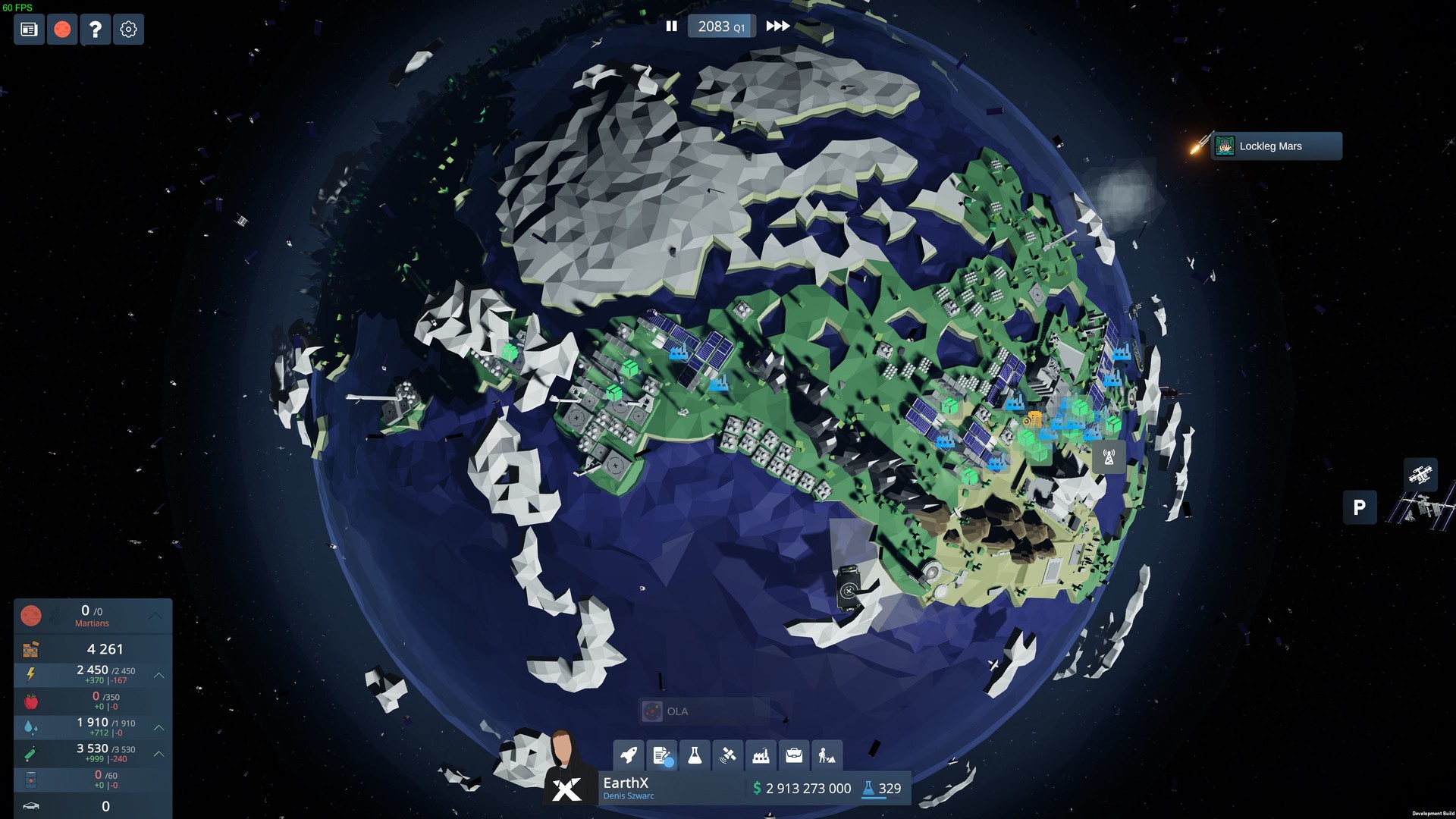Select the satellite management icon
Screen dimensions: 1456x819
coord(728,755)
